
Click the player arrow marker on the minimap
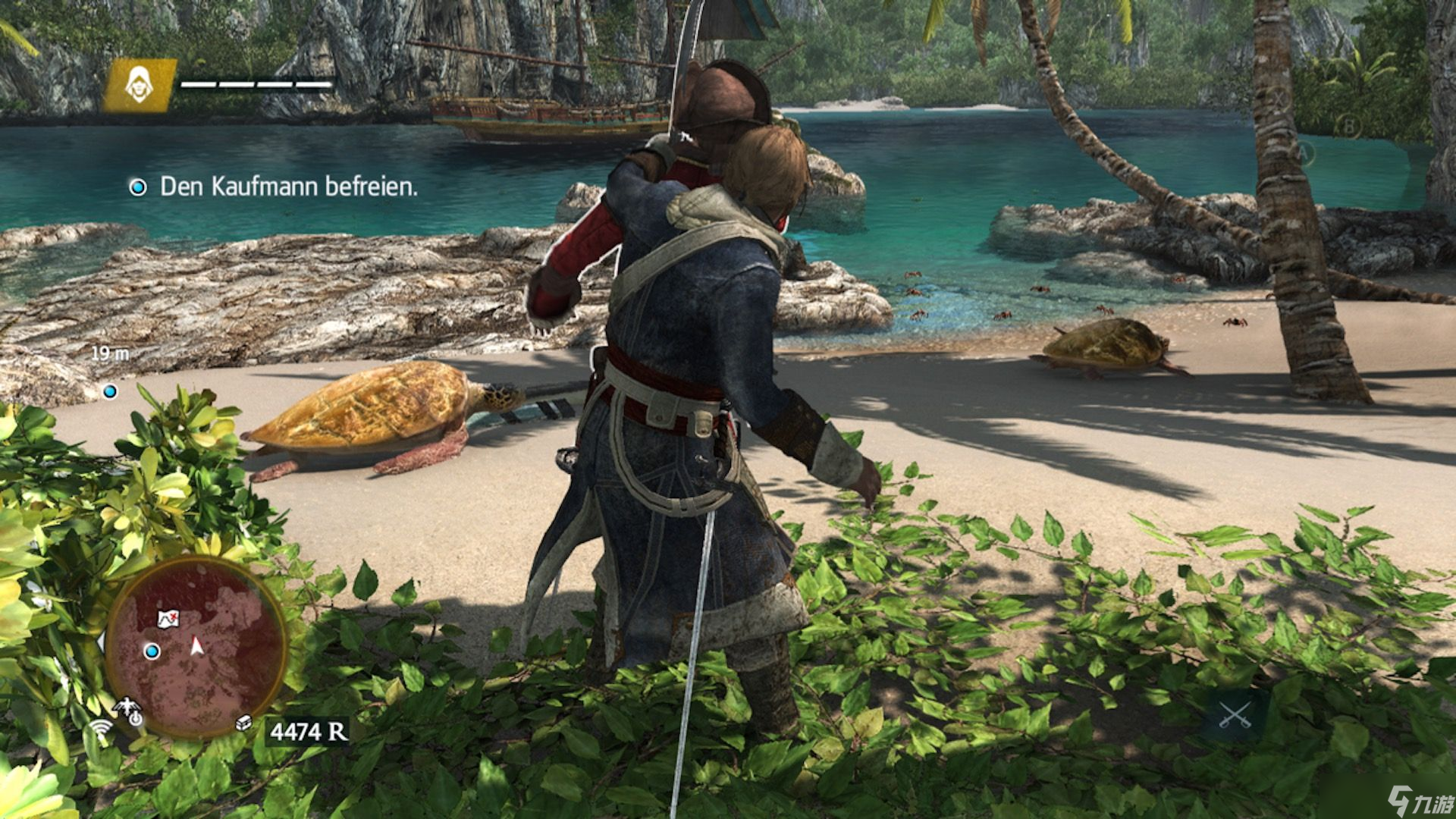tap(196, 644)
